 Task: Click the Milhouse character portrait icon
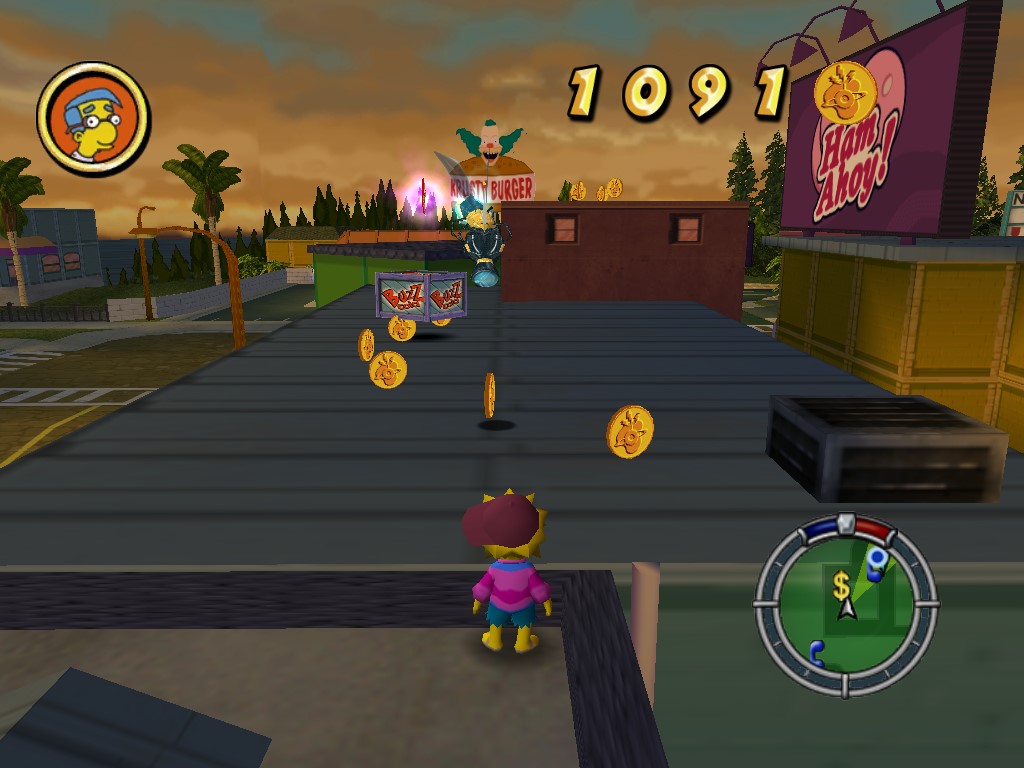(93, 118)
